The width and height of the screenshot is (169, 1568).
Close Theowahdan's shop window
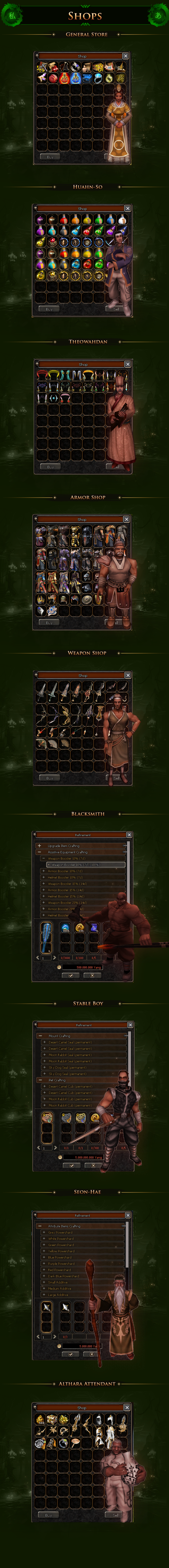(x=127, y=364)
